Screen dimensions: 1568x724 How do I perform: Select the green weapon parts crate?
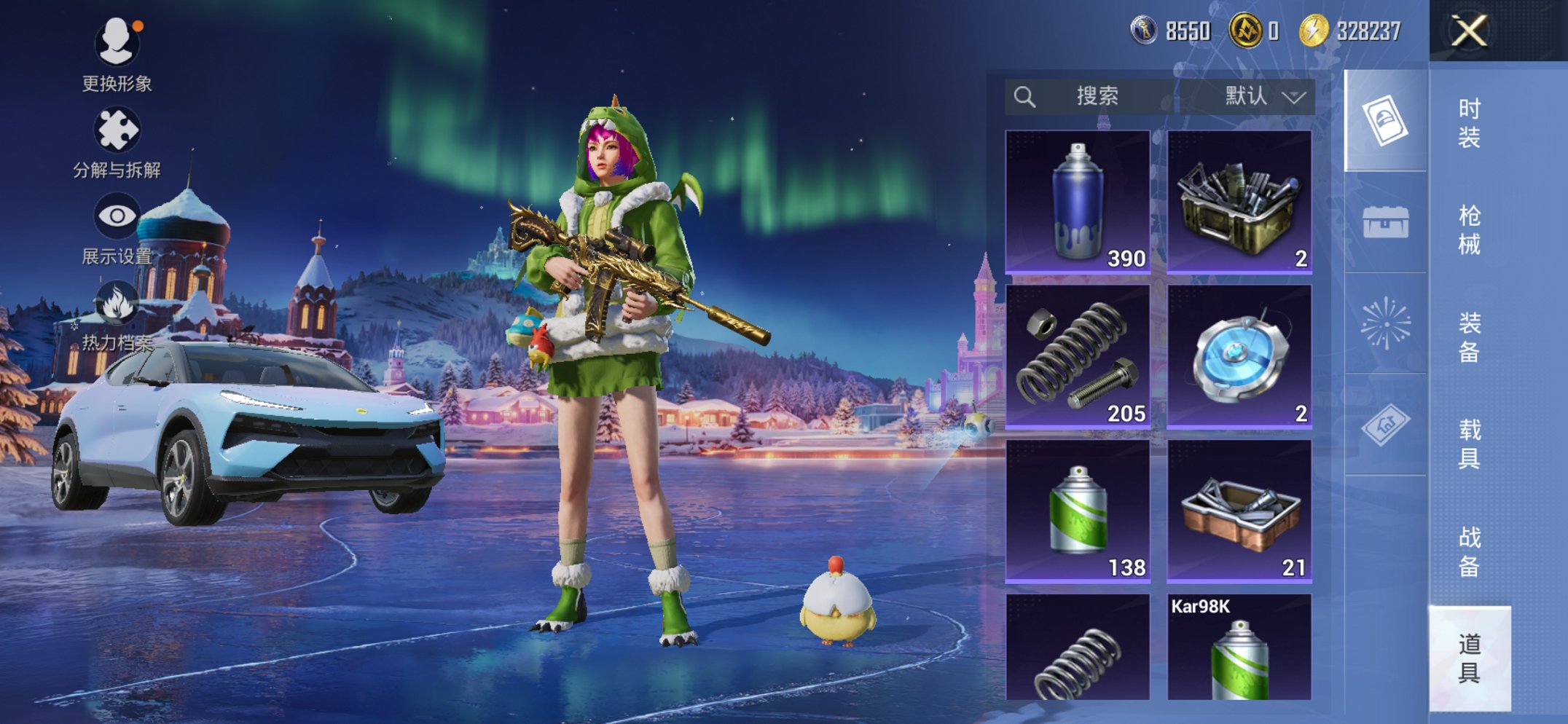click(1239, 202)
